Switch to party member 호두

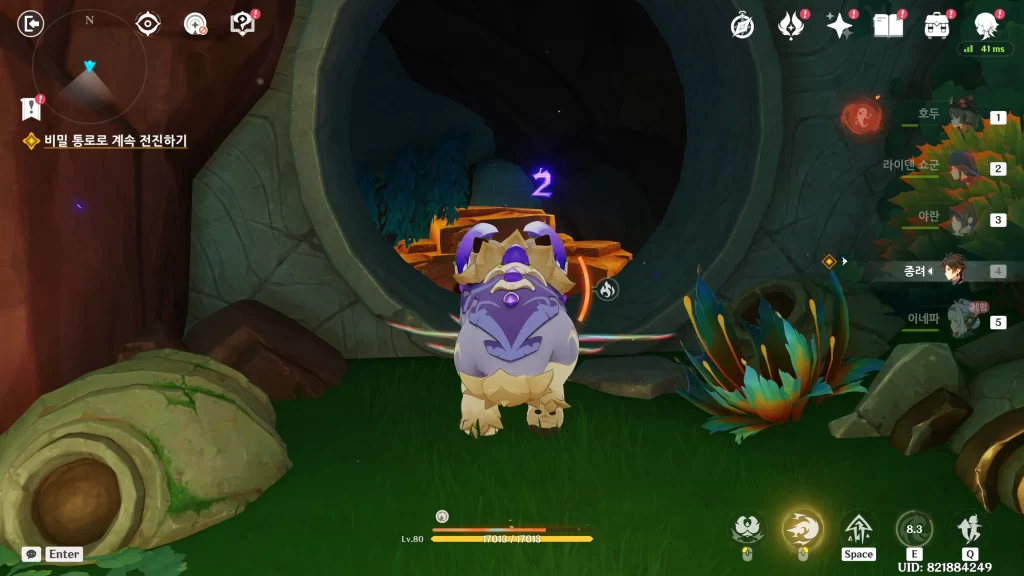pos(962,117)
